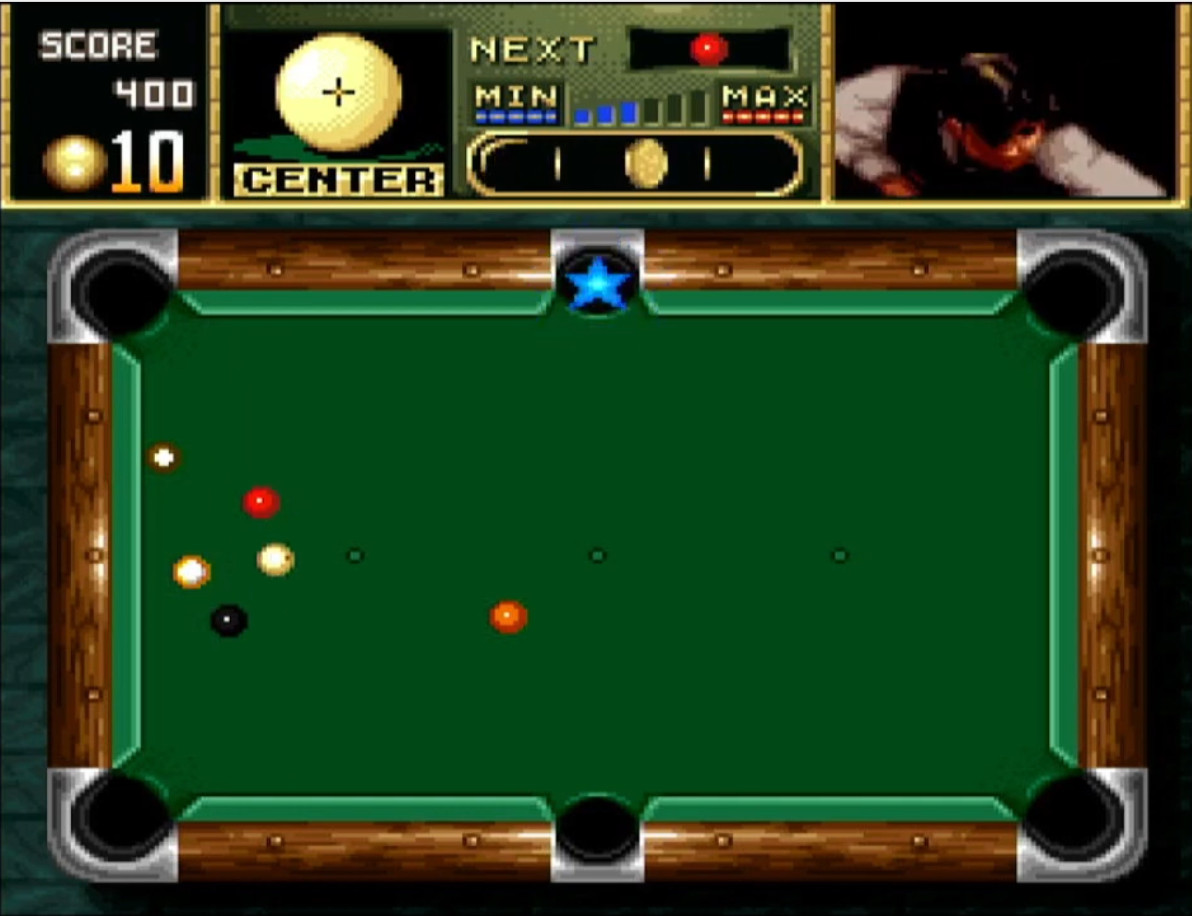Click the oval cue ball position gauge
The height and width of the screenshot is (916, 1192).
(x=634, y=163)
